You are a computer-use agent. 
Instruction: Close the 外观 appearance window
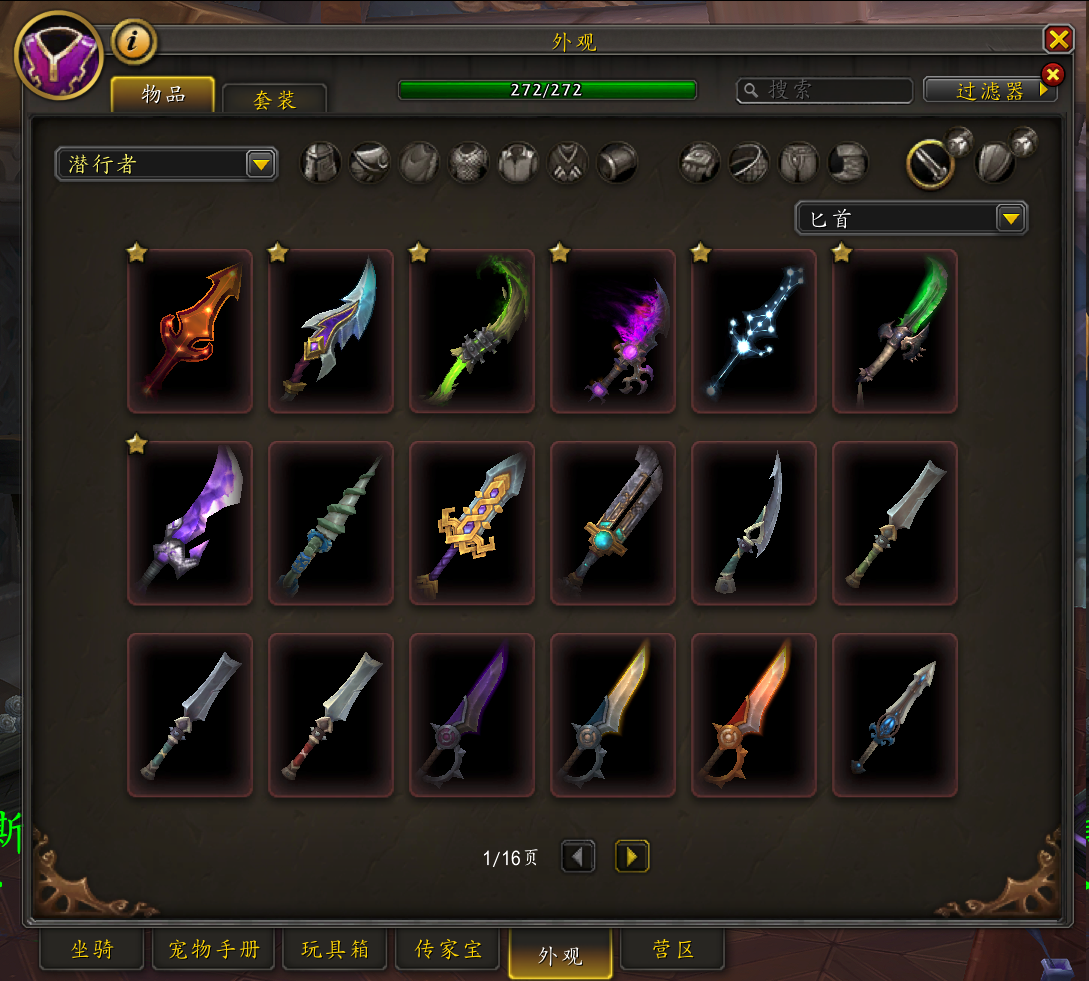point(1057,39)
